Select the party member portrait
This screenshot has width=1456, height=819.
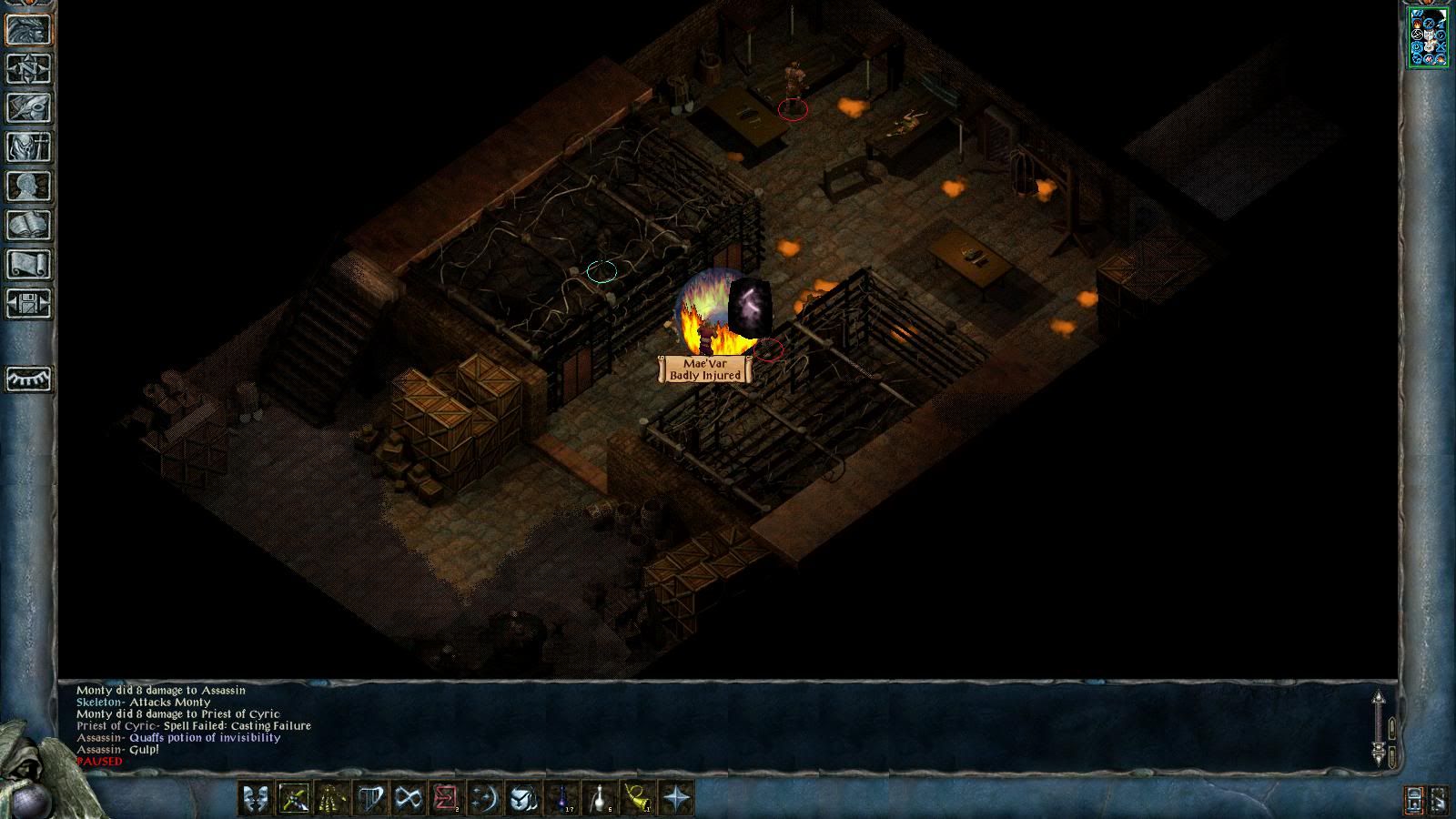[x=1428, y=37]
